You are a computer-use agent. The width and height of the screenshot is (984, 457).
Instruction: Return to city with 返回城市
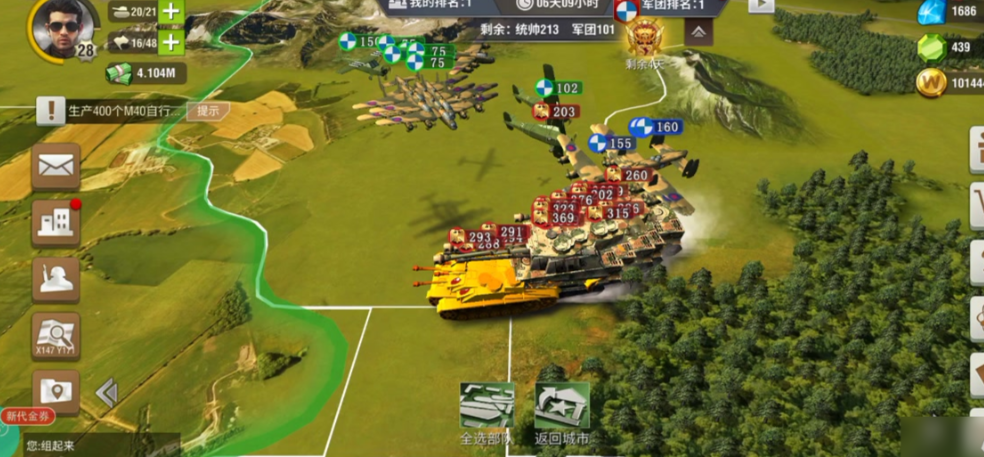pyautogui.click(x=562, y=412)
